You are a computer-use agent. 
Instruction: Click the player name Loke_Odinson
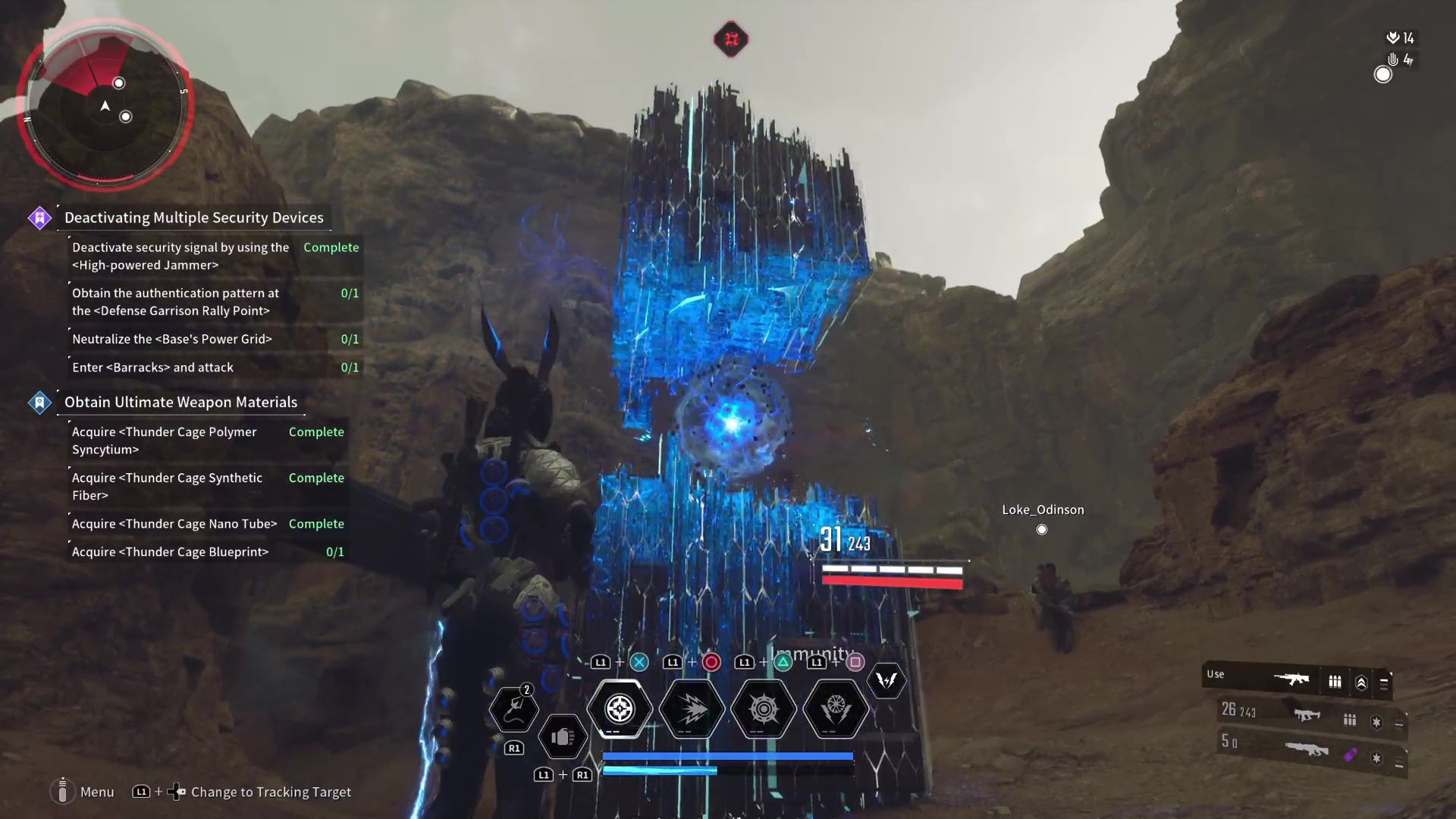point(1043,510)
